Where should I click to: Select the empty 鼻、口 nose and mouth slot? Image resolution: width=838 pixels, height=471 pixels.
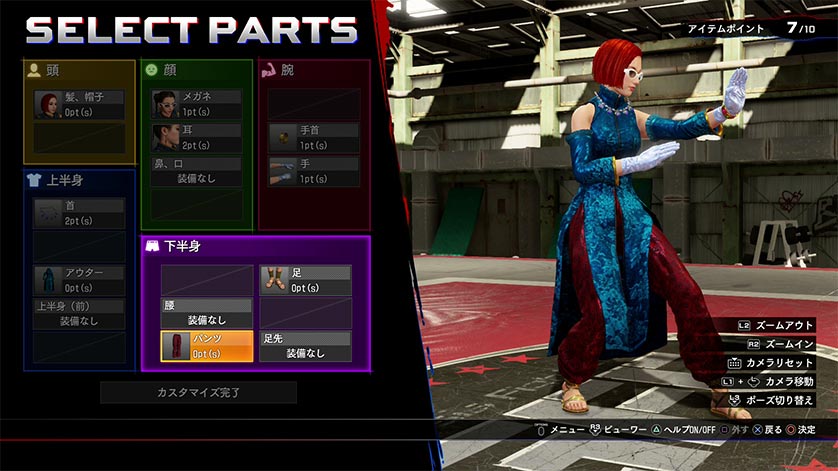(197, 171)
